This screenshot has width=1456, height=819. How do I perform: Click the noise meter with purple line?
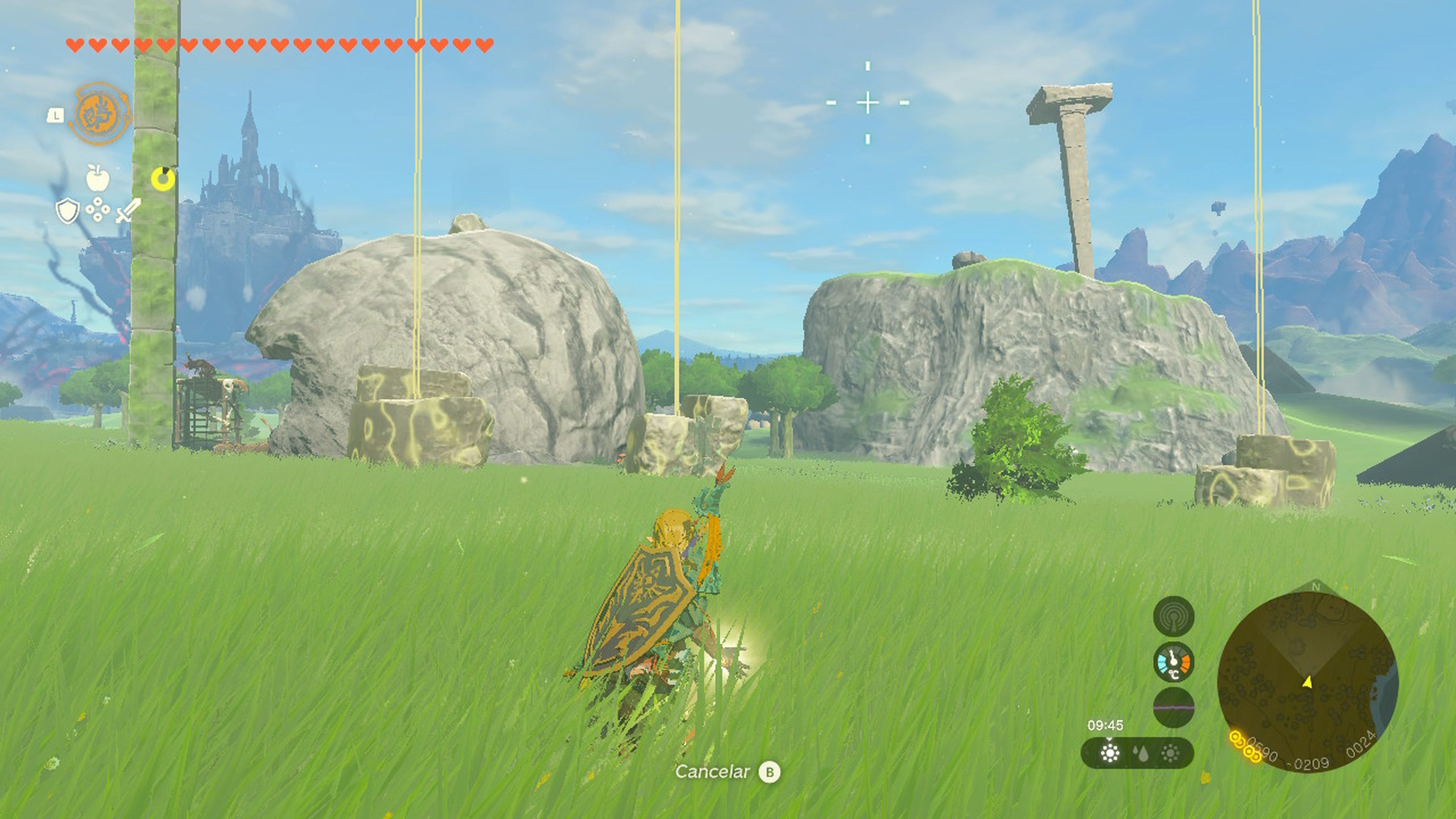click(1174, 707)
